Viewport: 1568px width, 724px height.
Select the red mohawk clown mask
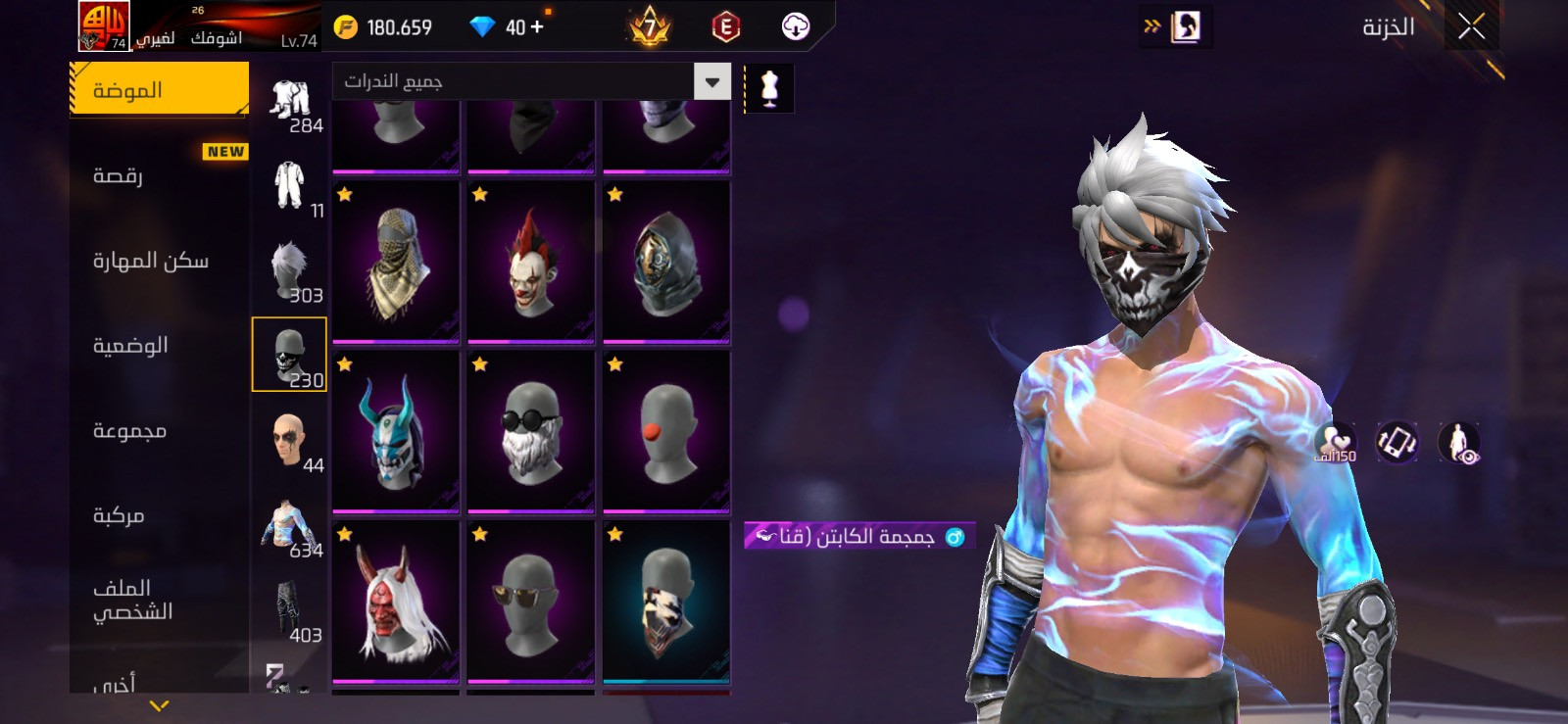(531, 262)
